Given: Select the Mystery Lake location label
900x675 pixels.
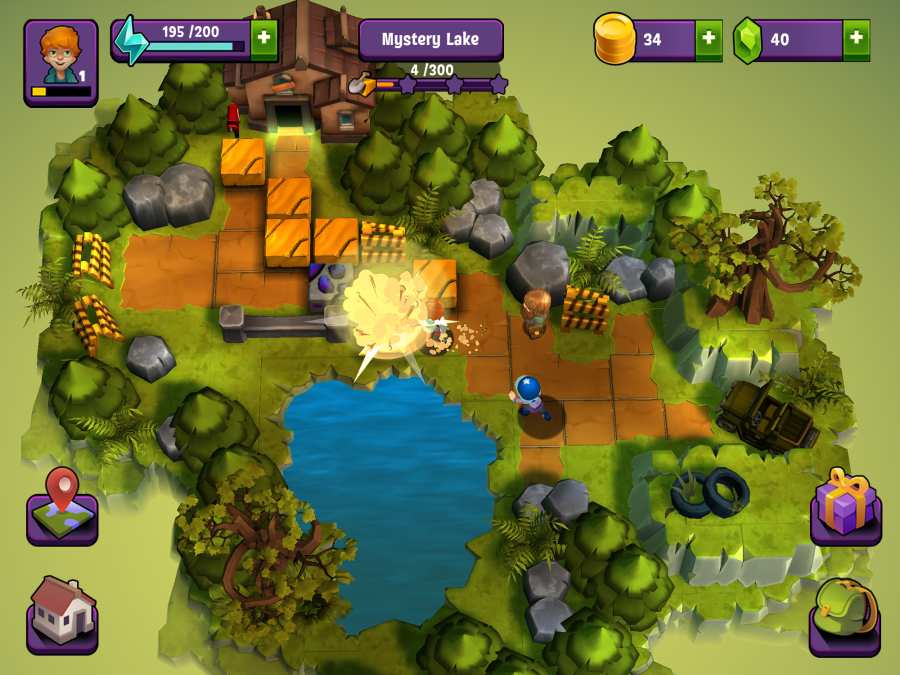Looking at the screenshot, I should (431, 40).
